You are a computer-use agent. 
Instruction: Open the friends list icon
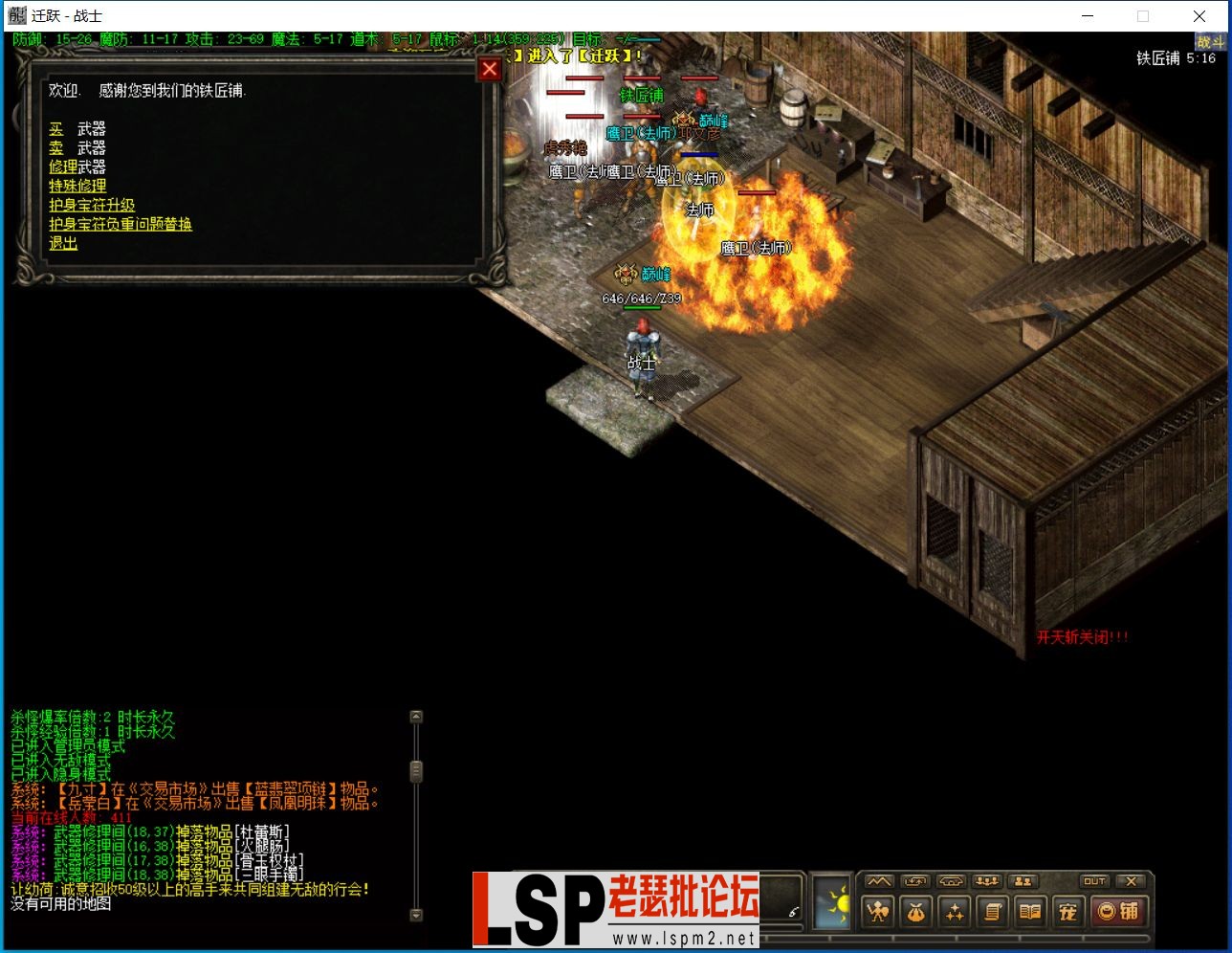1024,881
